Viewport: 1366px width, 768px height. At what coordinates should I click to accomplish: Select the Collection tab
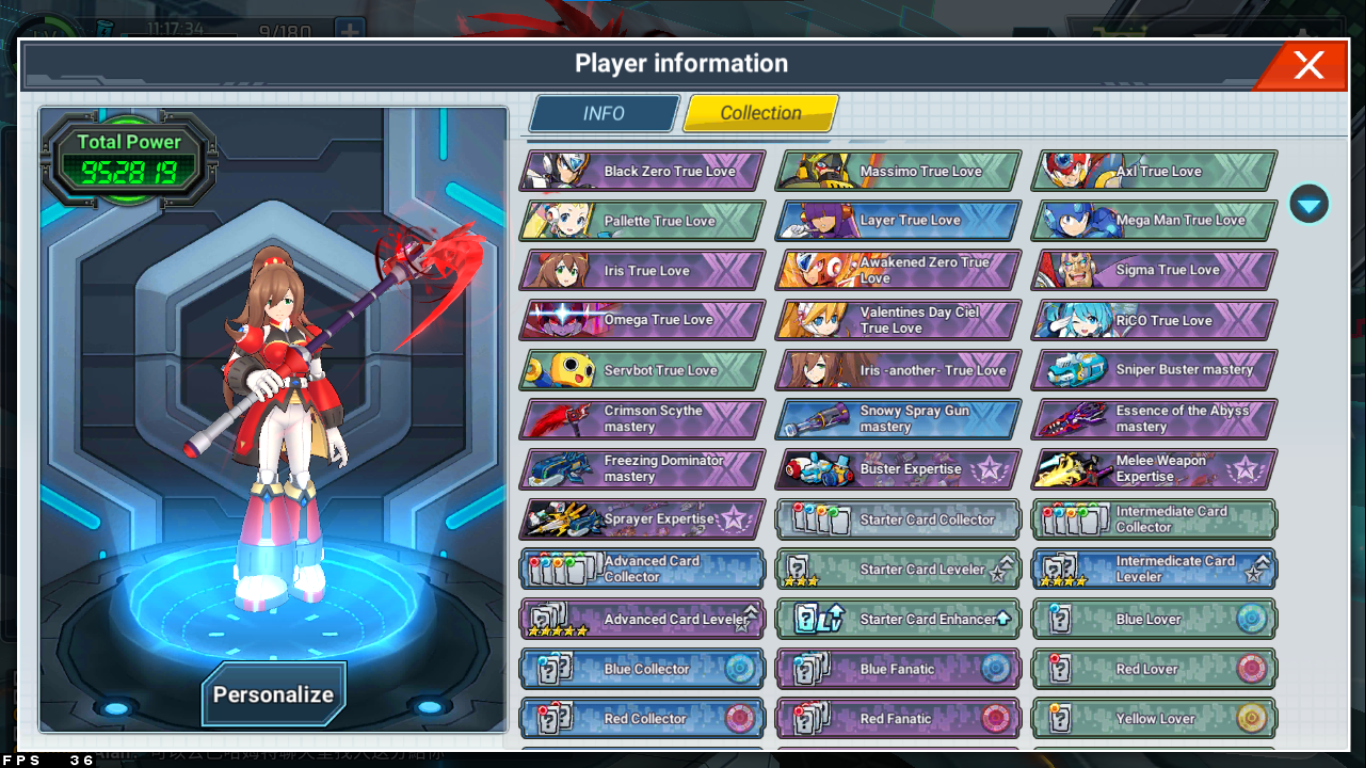(760, 114)
